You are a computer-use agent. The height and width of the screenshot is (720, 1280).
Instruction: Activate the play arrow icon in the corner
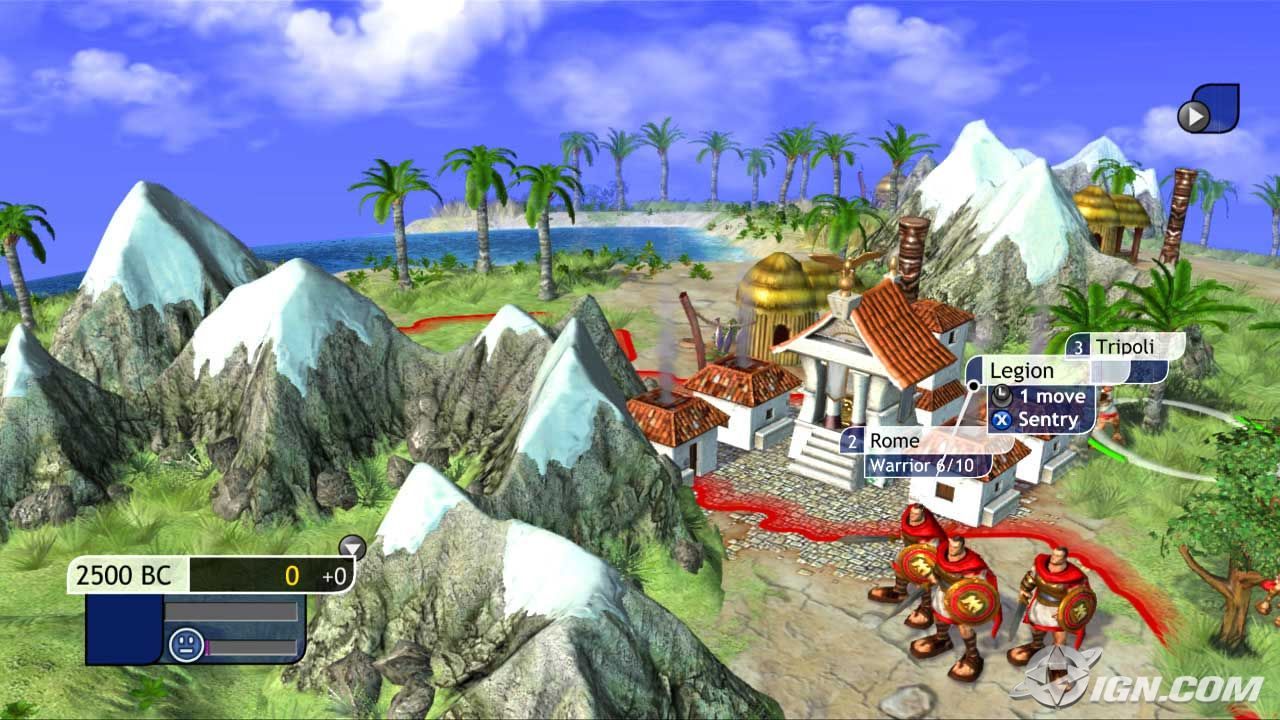[1193, 117]
